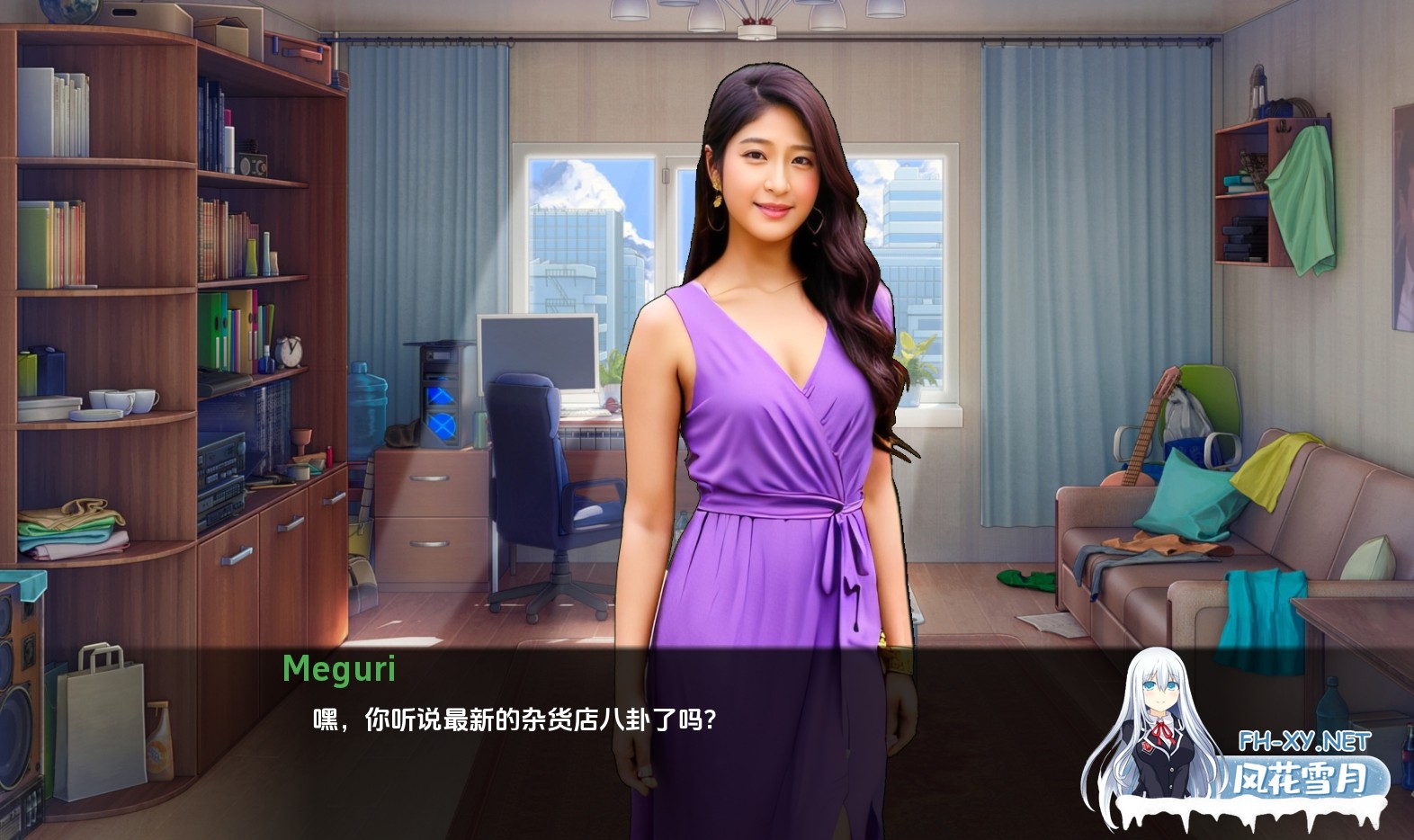
Task: Click the alarm clock on the bookshelf
Action: (x=290, y=353)
